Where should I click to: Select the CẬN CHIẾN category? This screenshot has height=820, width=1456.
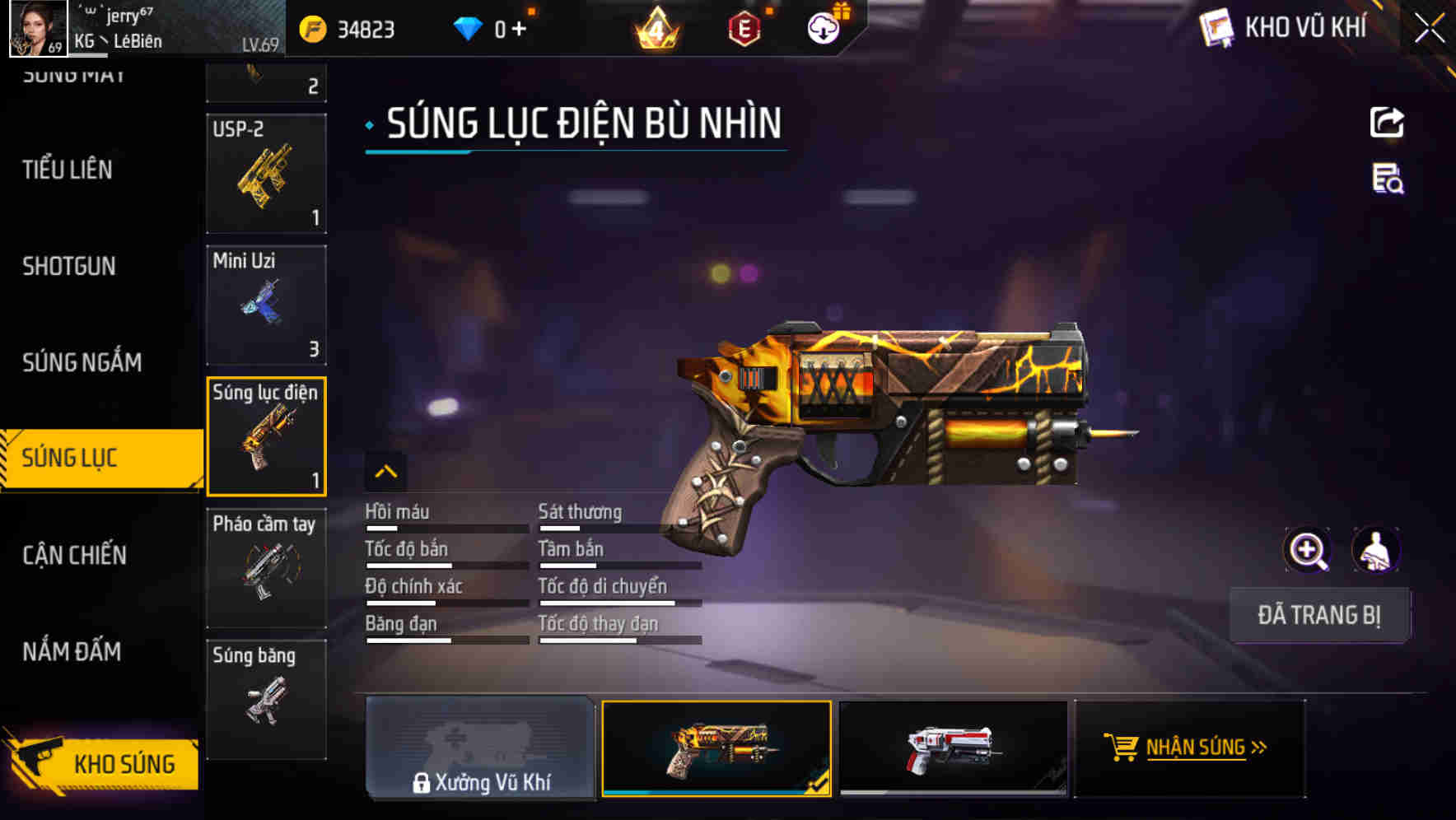[72, 556]
